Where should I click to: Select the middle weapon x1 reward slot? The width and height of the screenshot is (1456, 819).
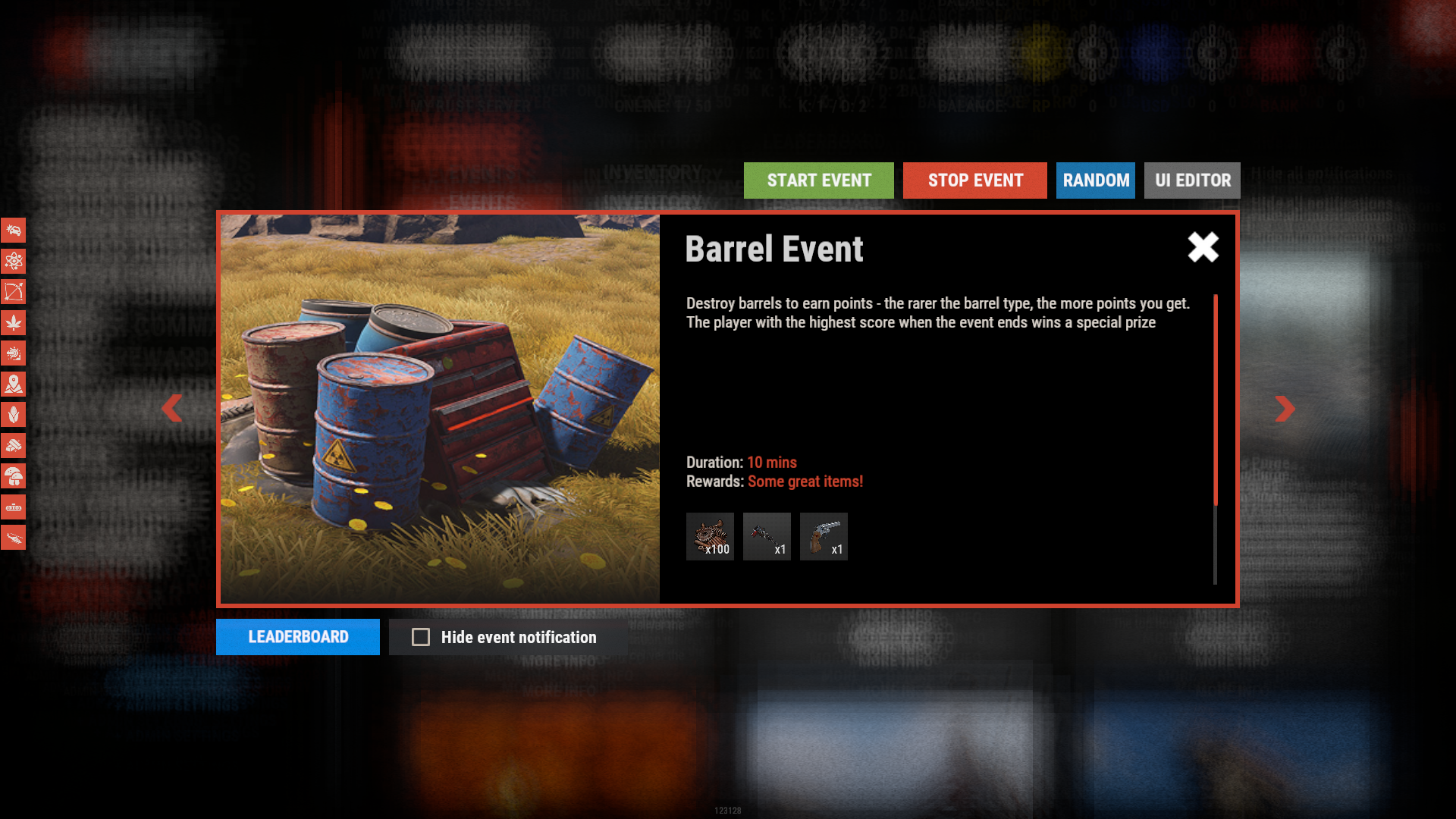(x=767, y=536)
